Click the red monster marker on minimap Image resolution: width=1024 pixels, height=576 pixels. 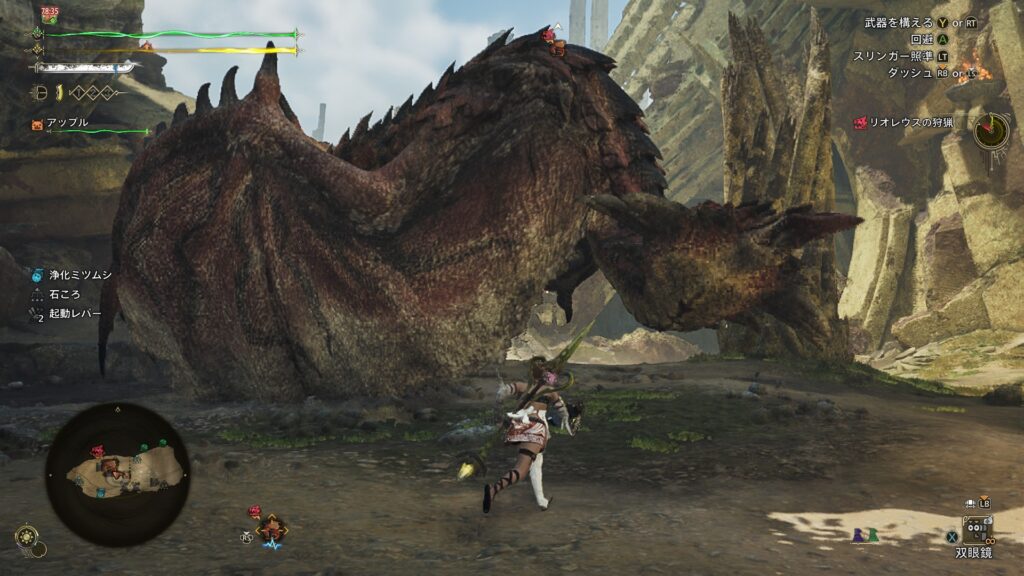click(x=99, y=452)
